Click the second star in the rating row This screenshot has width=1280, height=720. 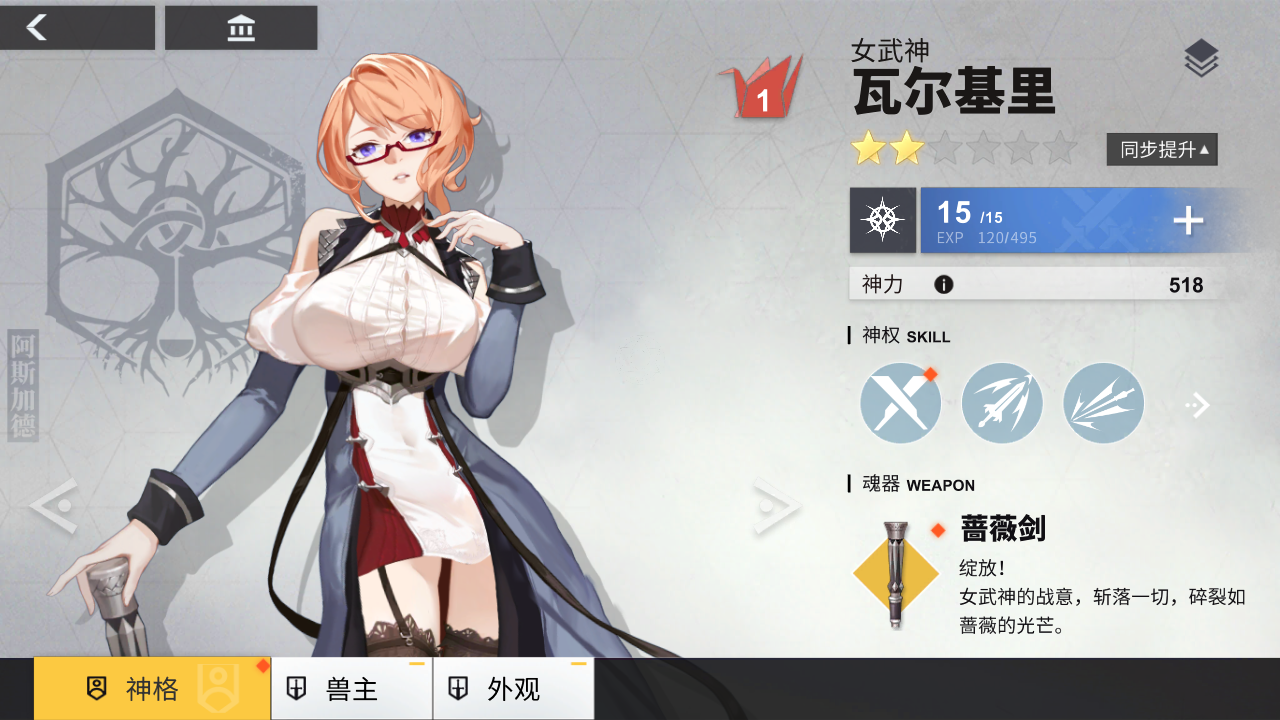[905, 148]
